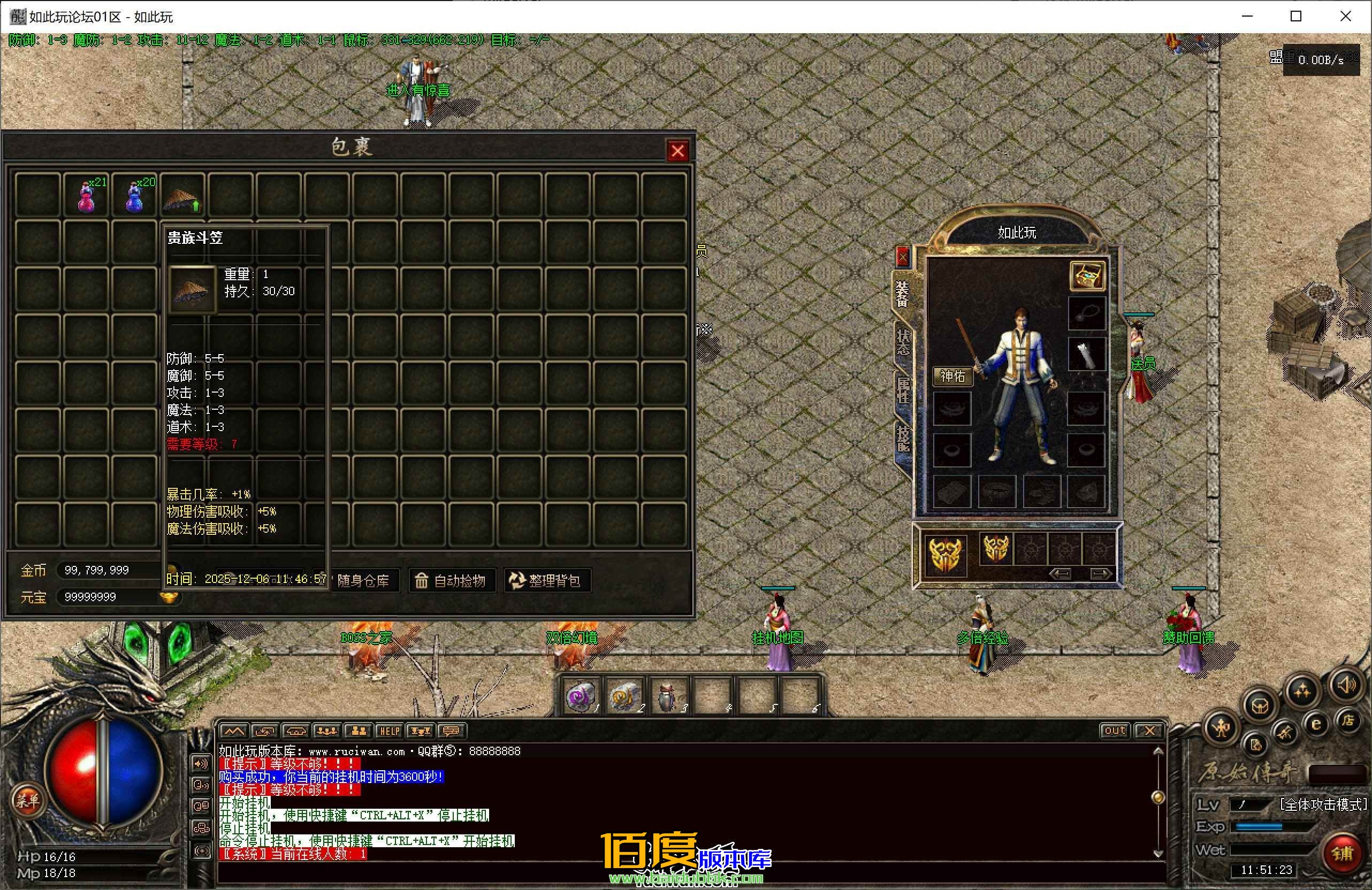Close the 包裹 inventory window
The image size is (1372, 890).
(x=677, y=151)
